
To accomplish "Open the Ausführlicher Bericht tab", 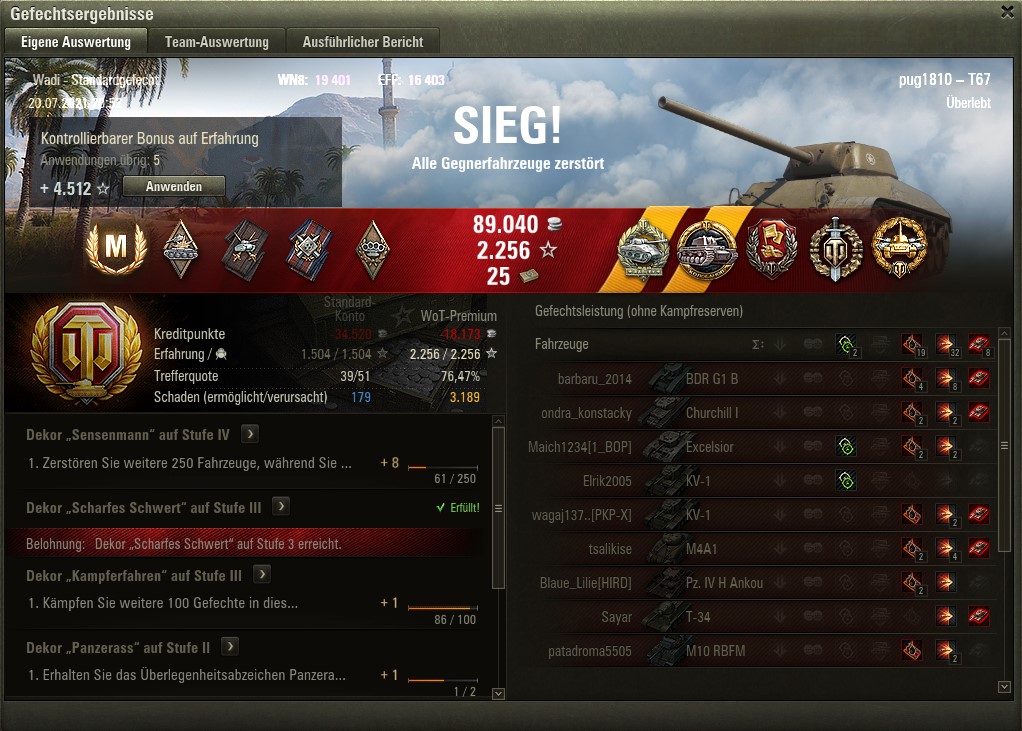I will pos(363,41).
